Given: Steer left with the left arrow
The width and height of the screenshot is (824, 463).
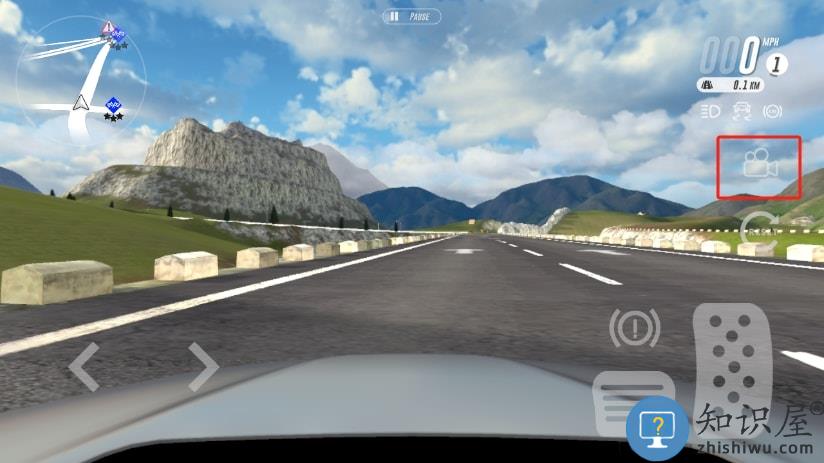Looking at the screenshot, I should [x=83, y=366].
